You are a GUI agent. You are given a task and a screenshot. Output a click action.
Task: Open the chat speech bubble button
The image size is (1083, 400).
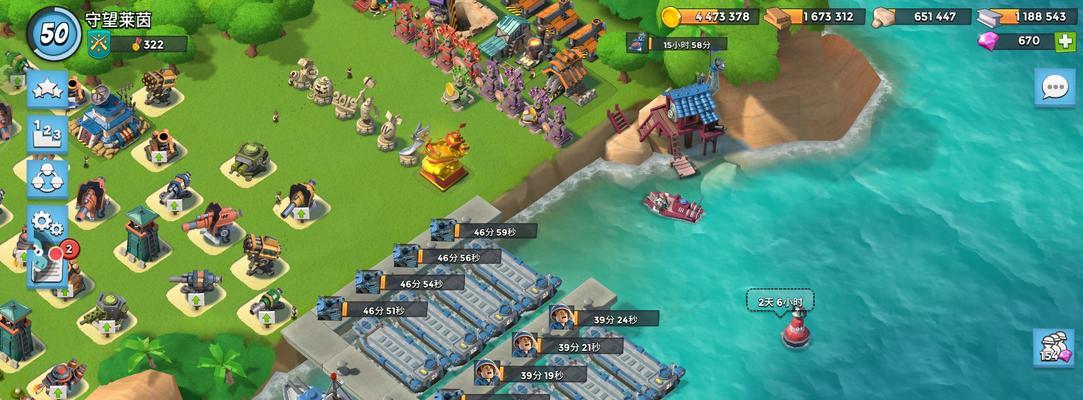point(1055,87)
